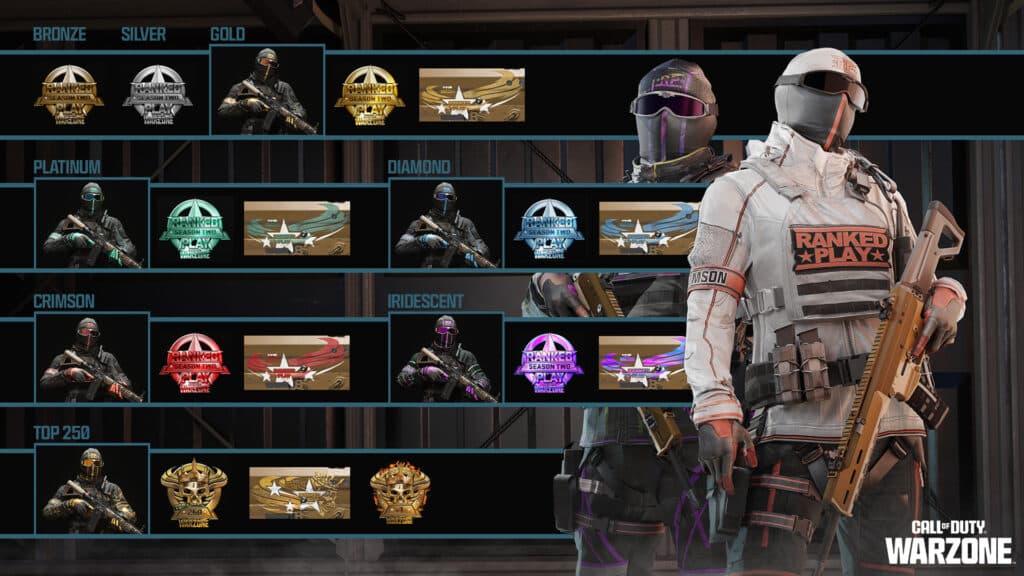The height and width of the screenshot is (576, 1024).
Task: Choose the Iridescent operator skin tile
Action: click(446, 359)
